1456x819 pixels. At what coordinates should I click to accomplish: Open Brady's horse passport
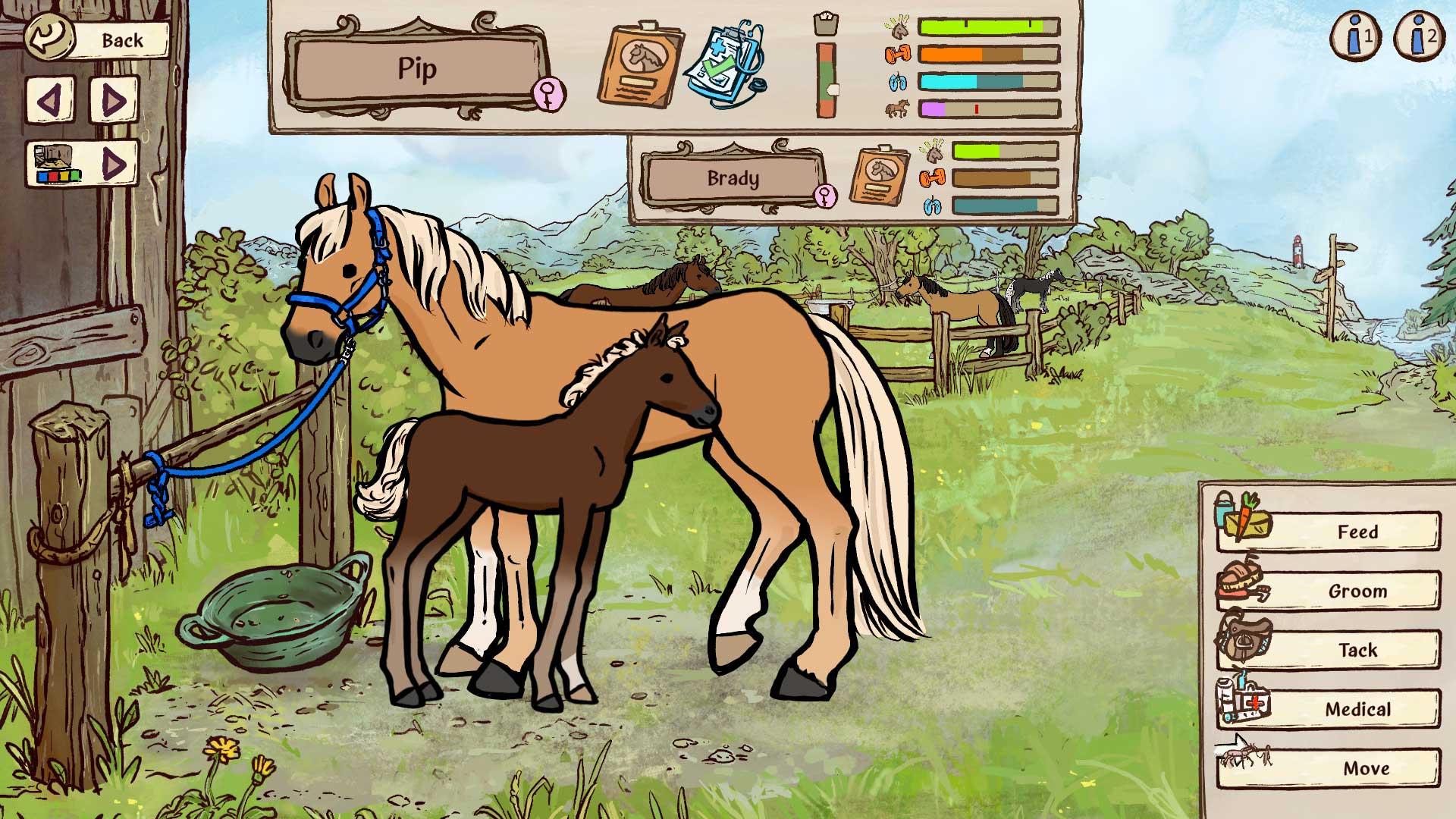(882, 176)
